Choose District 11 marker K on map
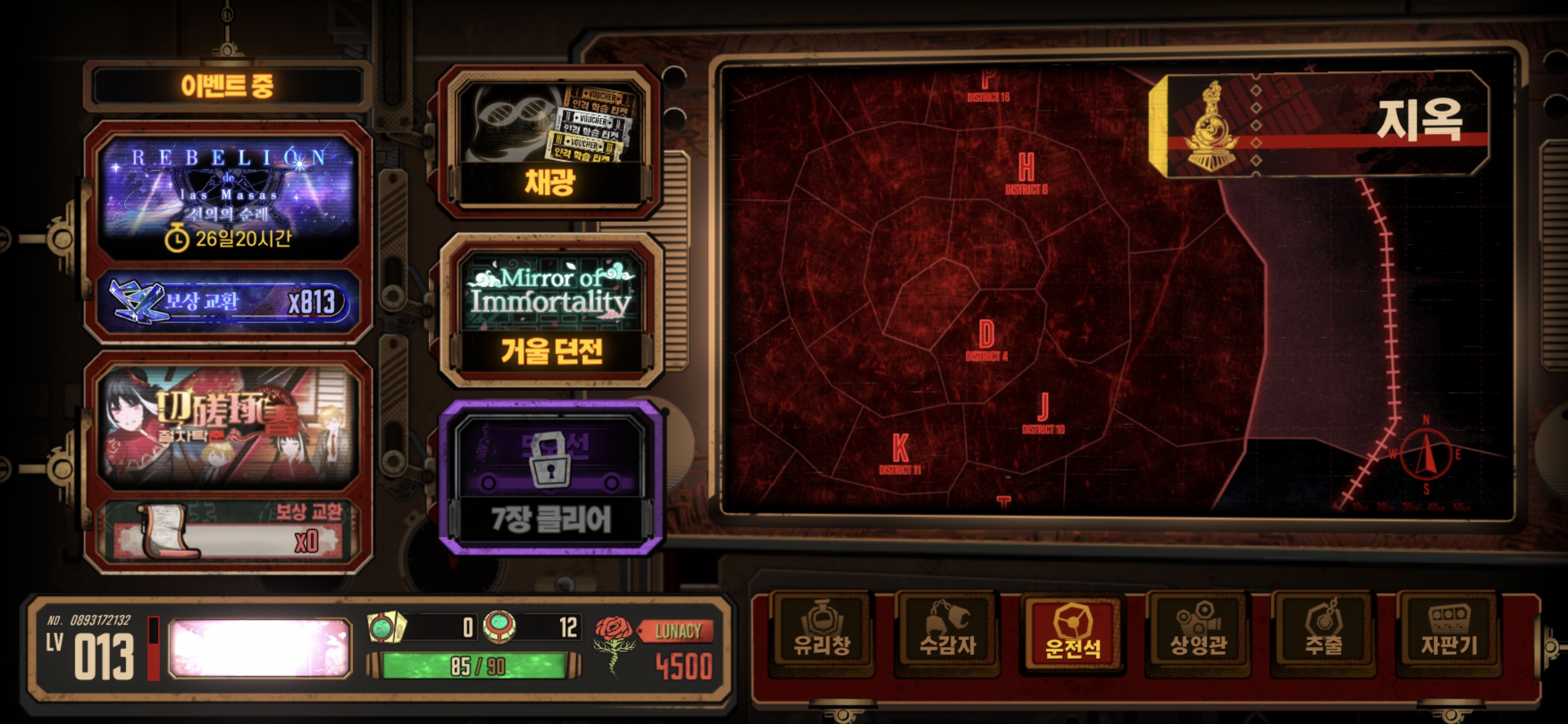The image size is (1568, 724). 900,452
